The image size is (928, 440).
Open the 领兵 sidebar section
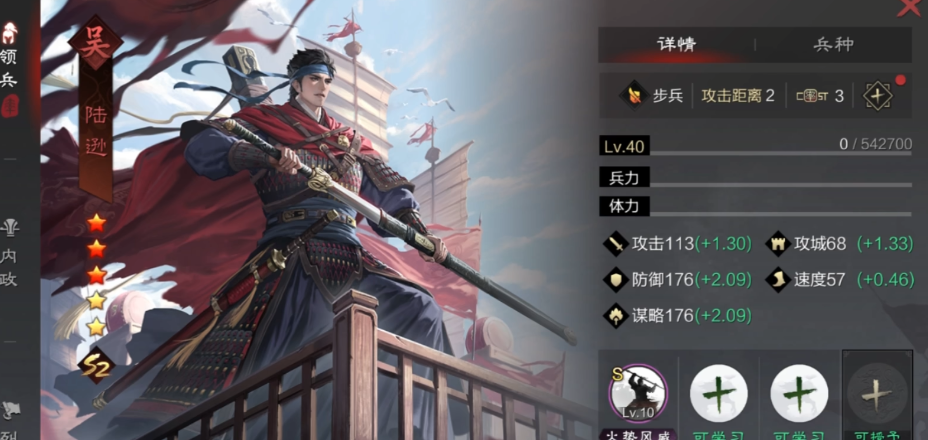point(9,58)
